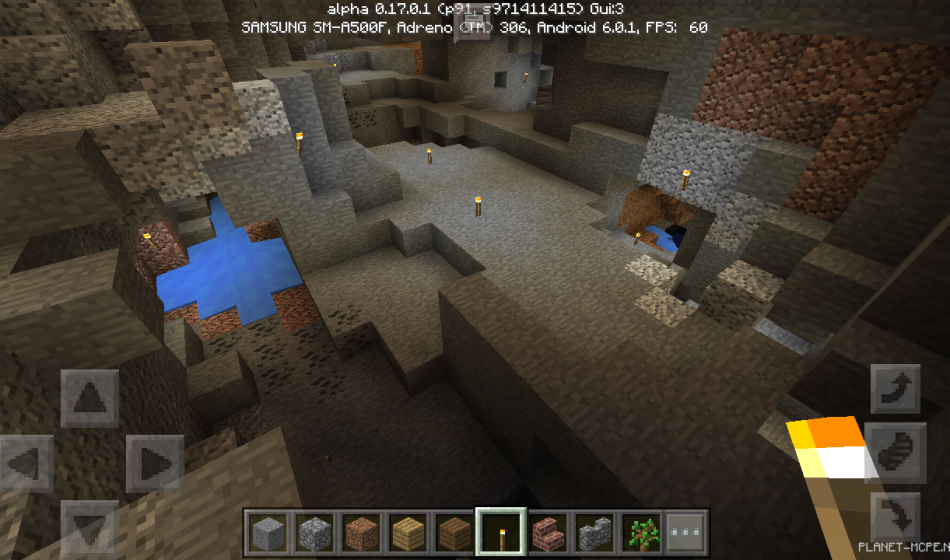The width and height of the screenshot is (950, 560).
Task: Tap the move left arrow button
Action: tap(26, 464)
